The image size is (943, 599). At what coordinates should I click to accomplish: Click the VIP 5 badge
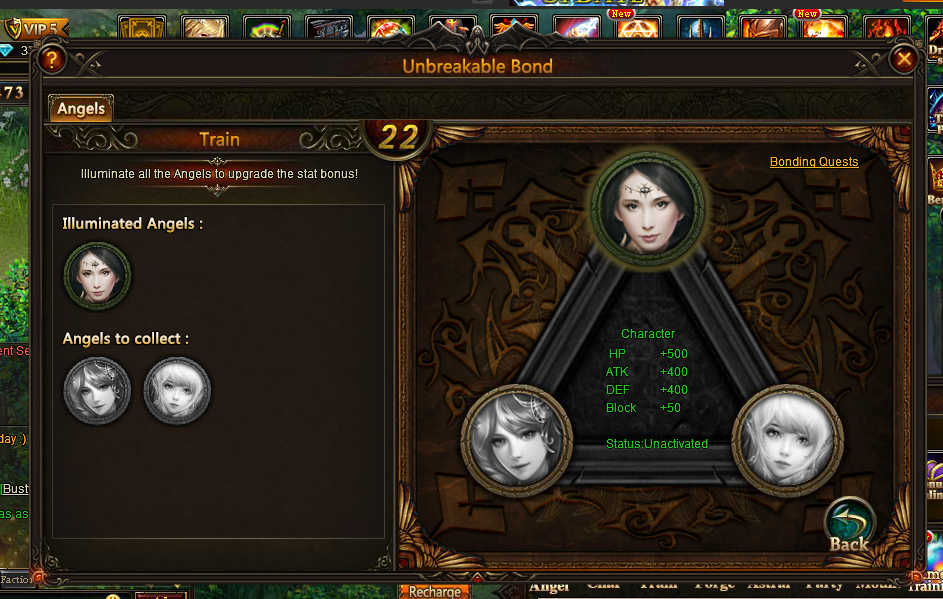36,28
